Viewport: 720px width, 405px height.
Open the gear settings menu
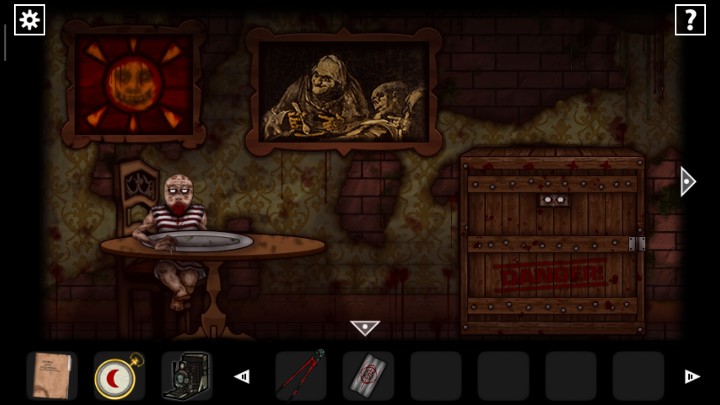point(29,19)
